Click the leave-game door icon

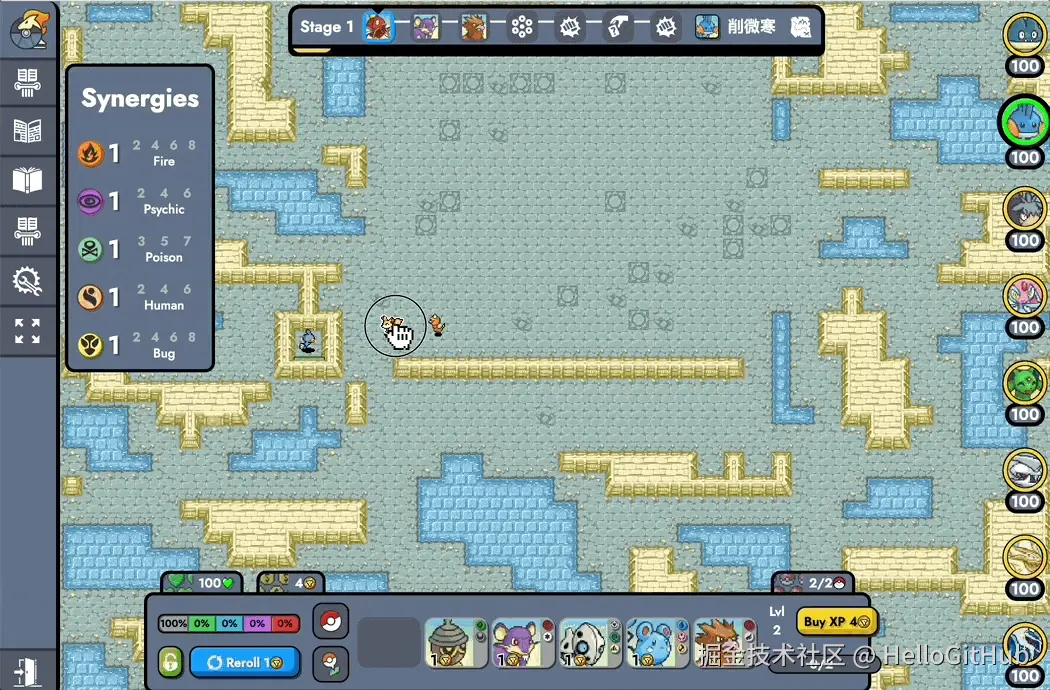coord(27,667)
